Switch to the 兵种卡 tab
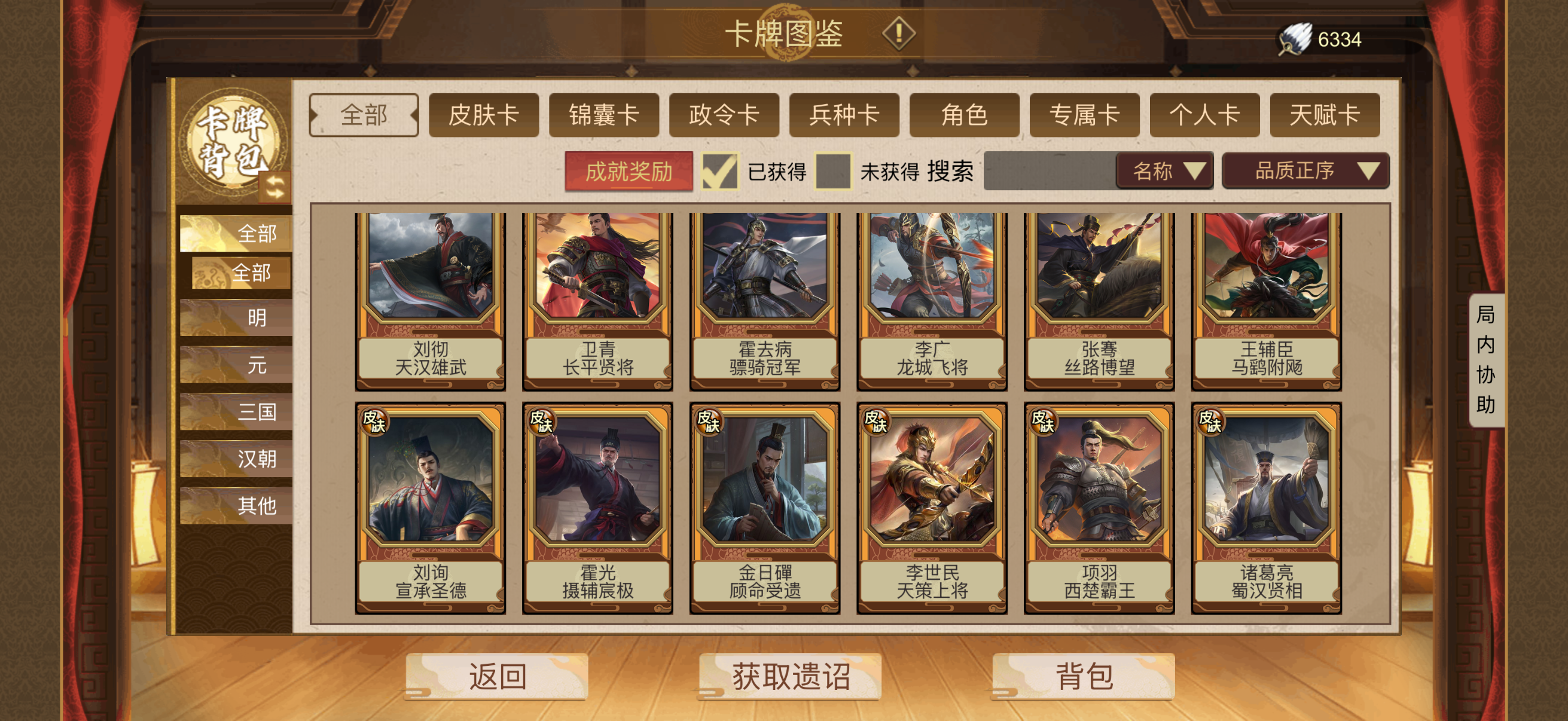The image size is (1568, 721). click(x=844, y=115)
